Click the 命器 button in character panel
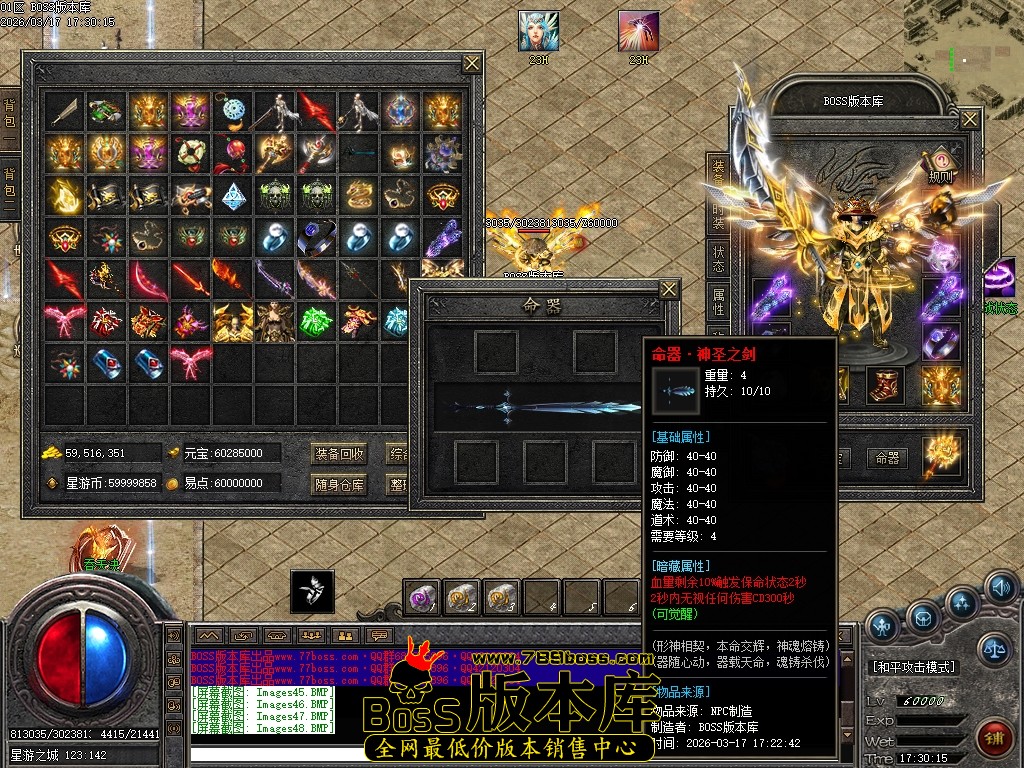This screenshot has width=1024, height=768. pyautogui.click(x=887, y=458)
